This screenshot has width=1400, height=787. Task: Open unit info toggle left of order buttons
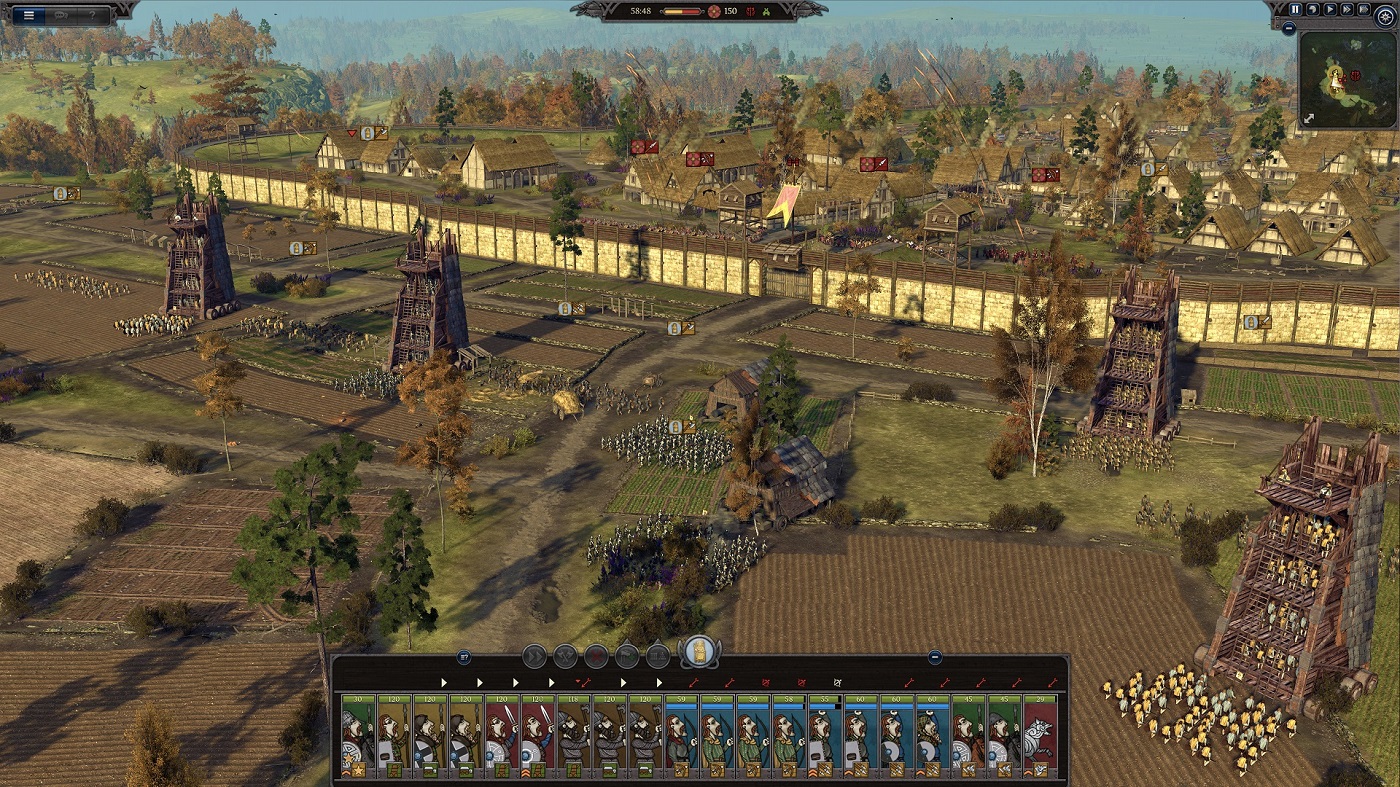coord(464,657)
